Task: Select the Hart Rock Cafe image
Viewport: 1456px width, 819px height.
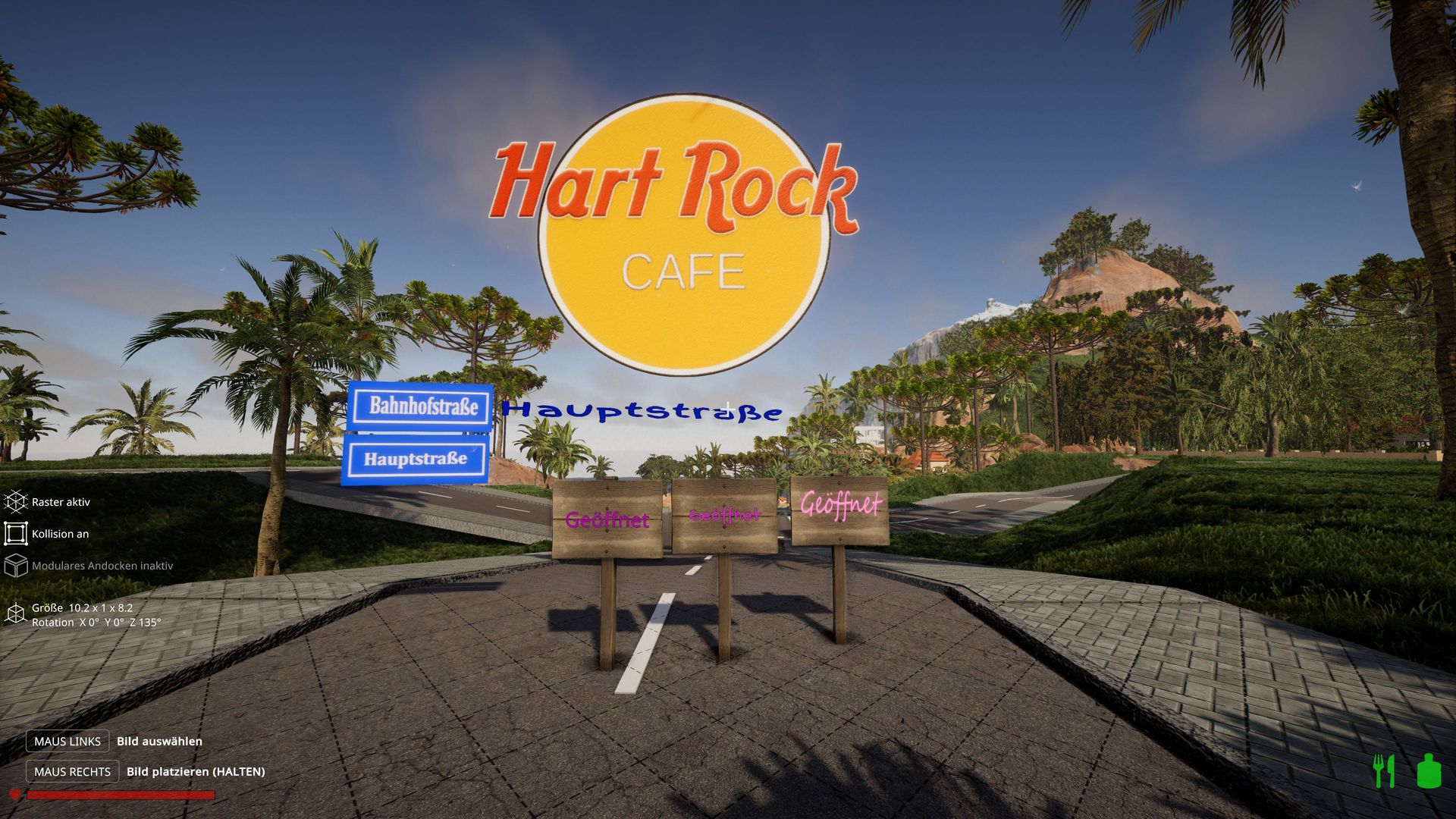Action: click(x=682, y=235)
